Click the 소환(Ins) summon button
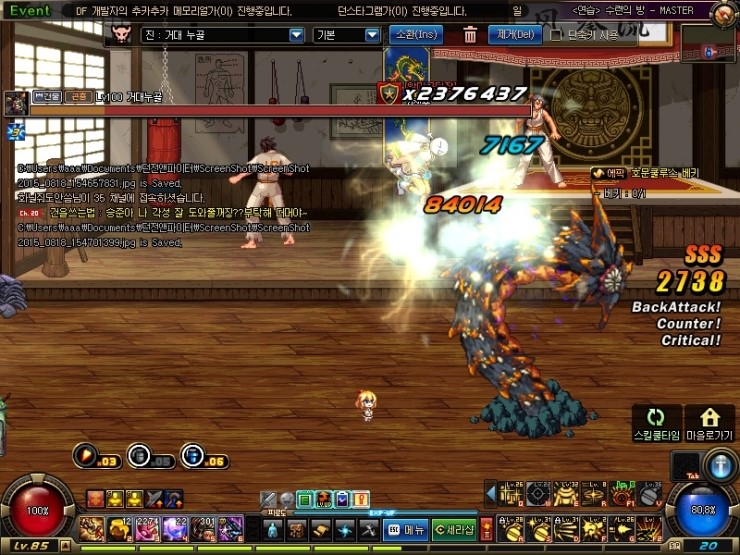Viewport: 740px width, 555px height. [412, 35]
